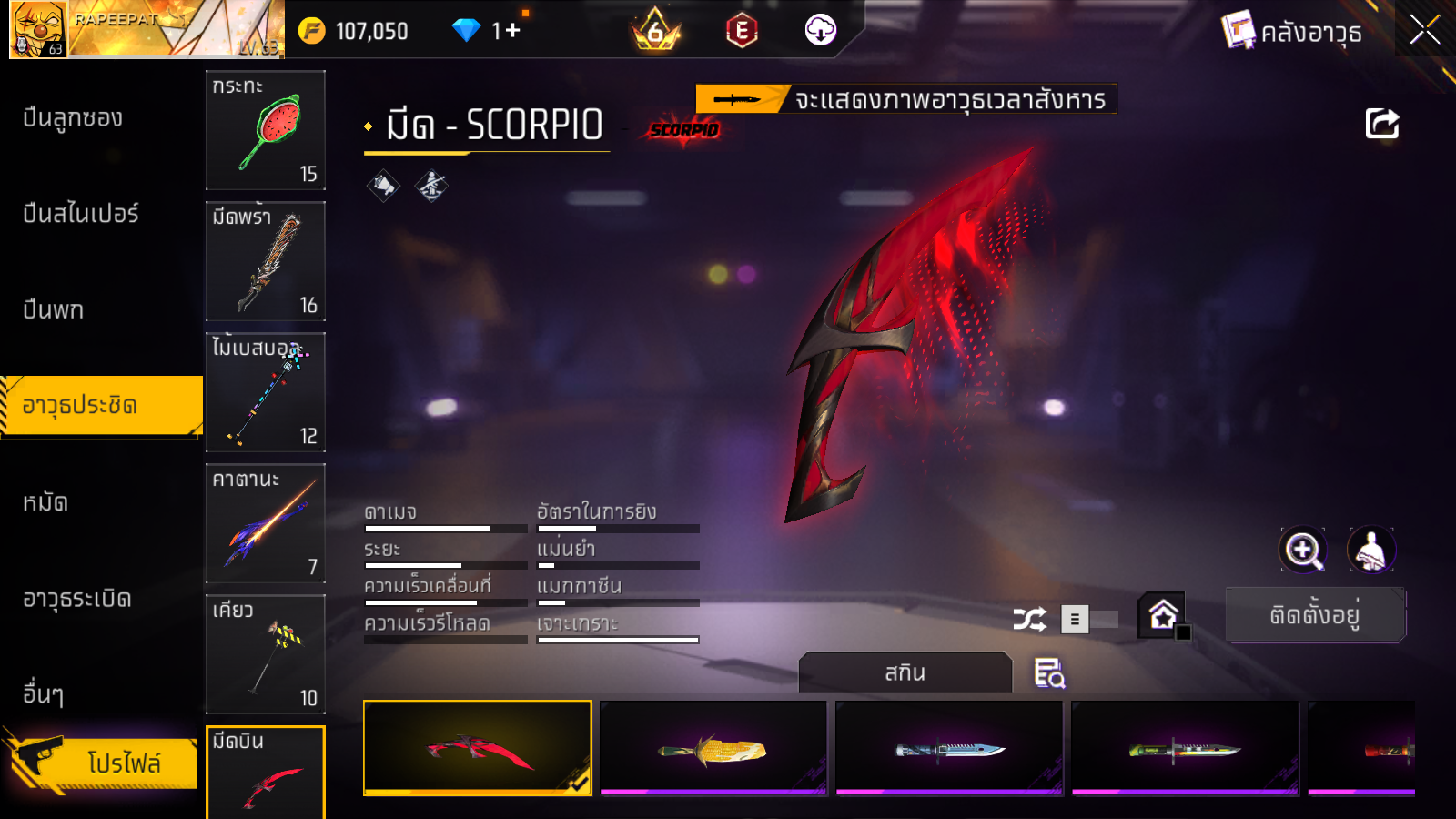Open the skin search filter icon
The height and width of the screenshot is (819, 1456).
tap(1049, 673)
